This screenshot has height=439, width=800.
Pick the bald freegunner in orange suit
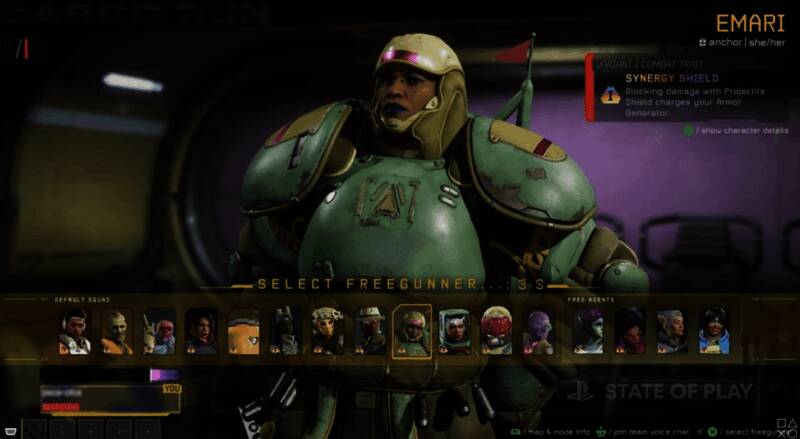coord(117,331)
